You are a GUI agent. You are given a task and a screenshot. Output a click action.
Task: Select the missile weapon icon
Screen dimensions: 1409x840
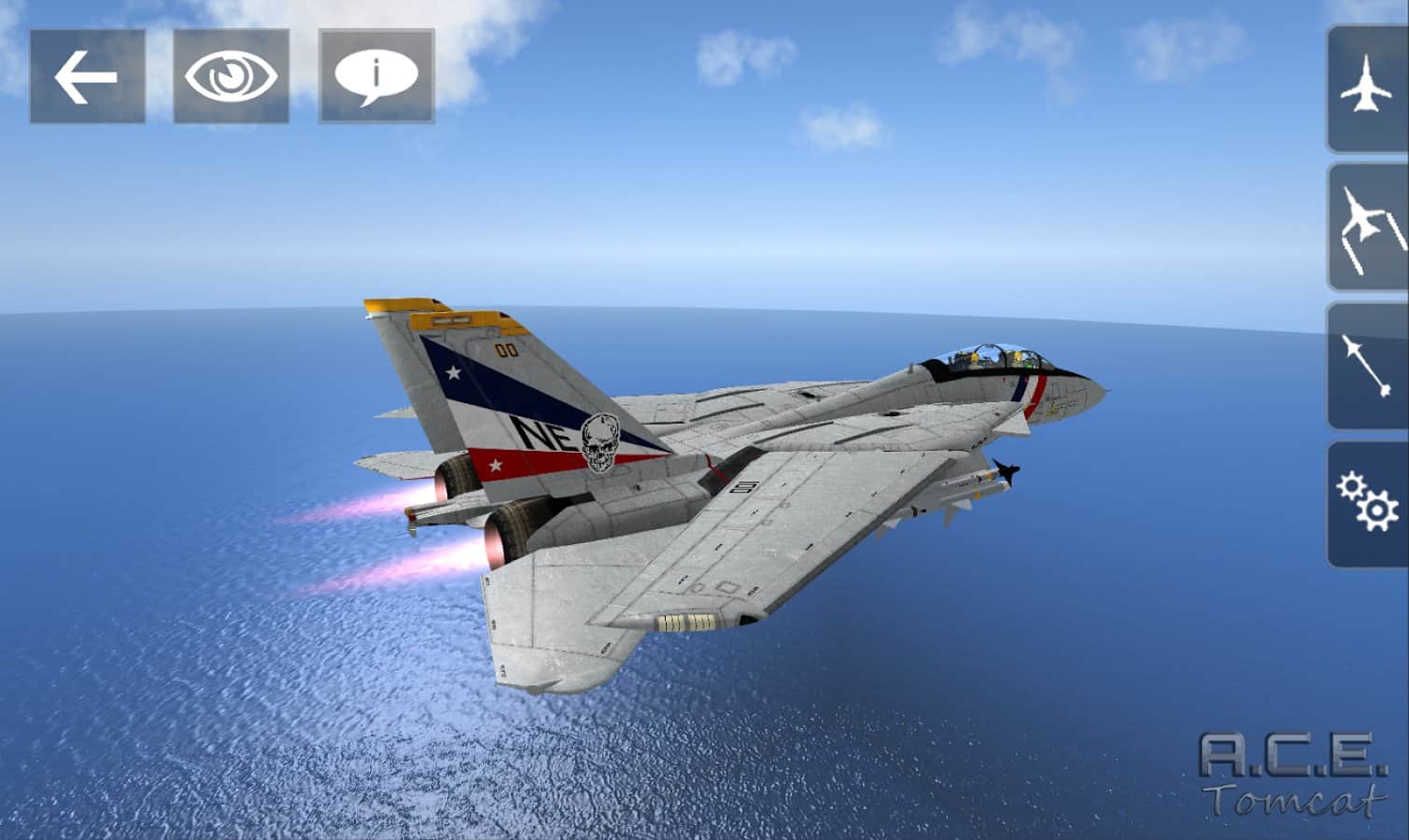pyautogui.click(x=1367, y=365)
